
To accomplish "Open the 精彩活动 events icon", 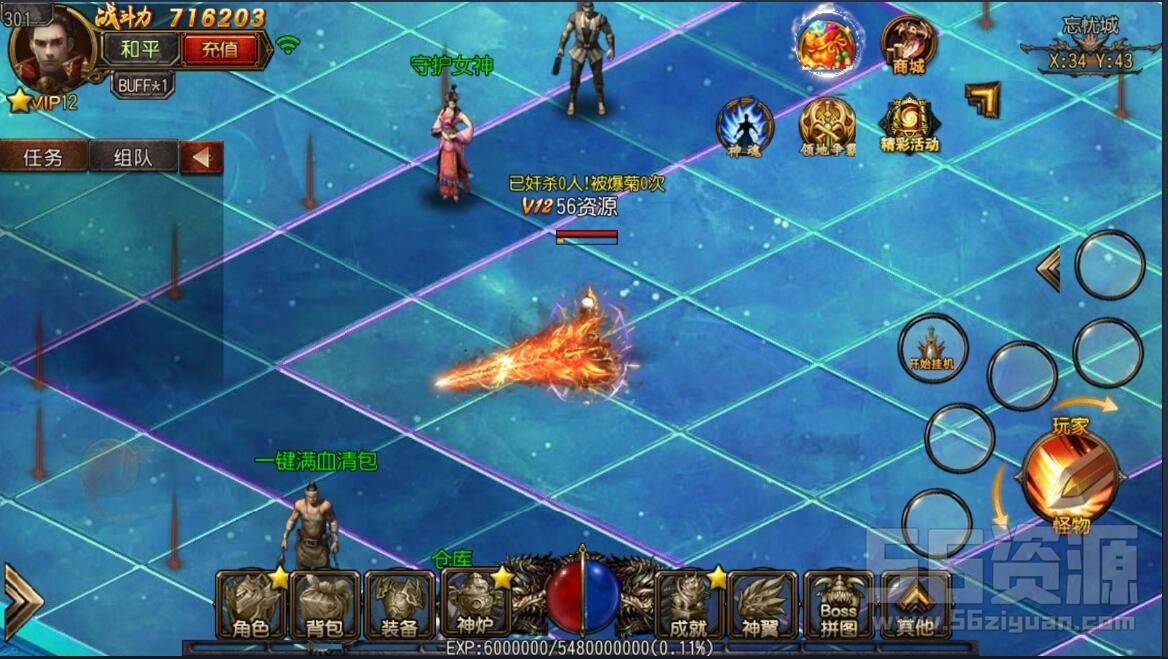I will [x=909, y=125].
